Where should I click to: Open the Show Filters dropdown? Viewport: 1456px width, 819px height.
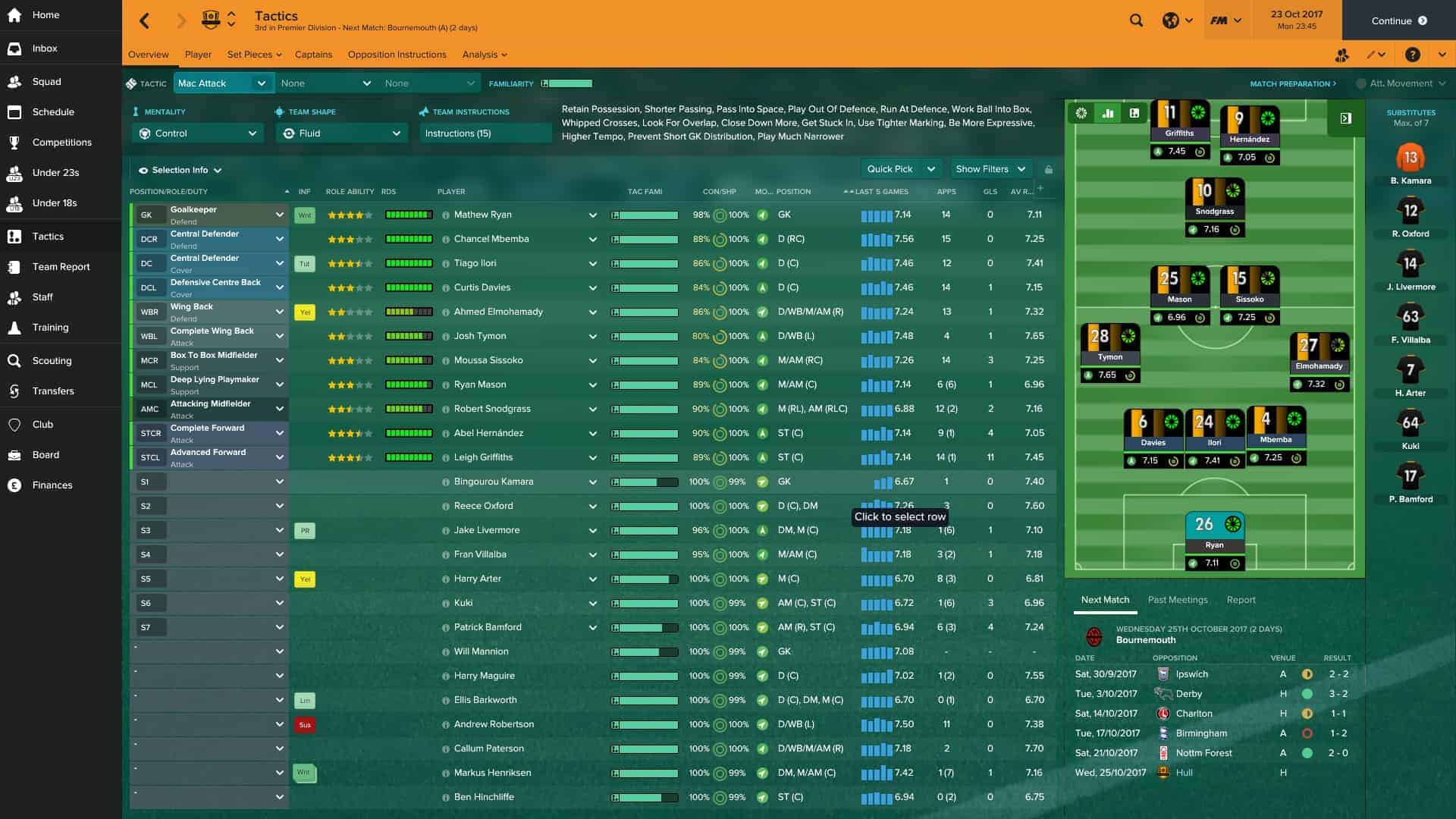pyautogui.click(x=990, y=169)
